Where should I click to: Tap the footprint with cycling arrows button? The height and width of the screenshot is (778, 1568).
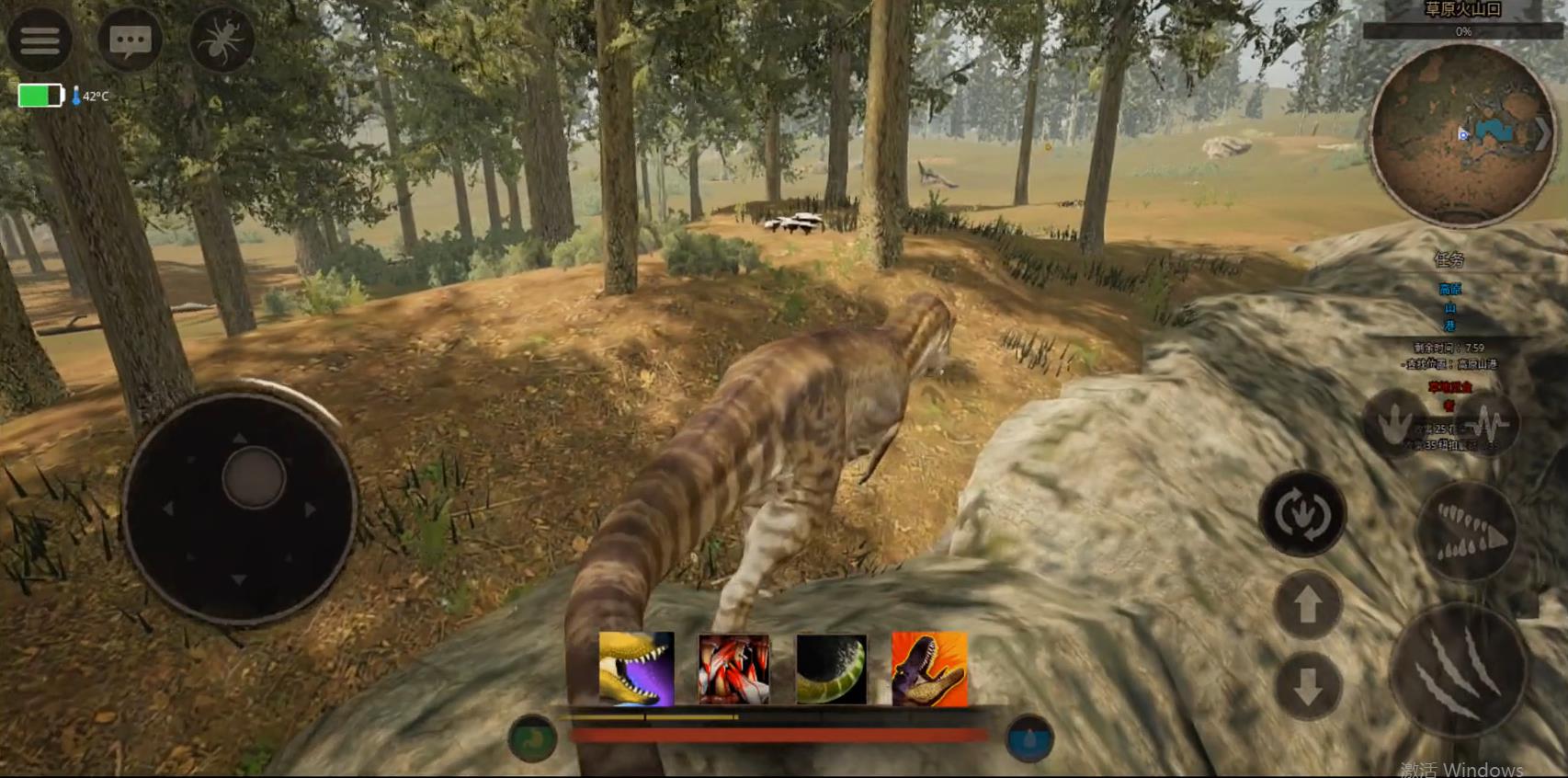pyautogui.click(x=1302, y=513)
